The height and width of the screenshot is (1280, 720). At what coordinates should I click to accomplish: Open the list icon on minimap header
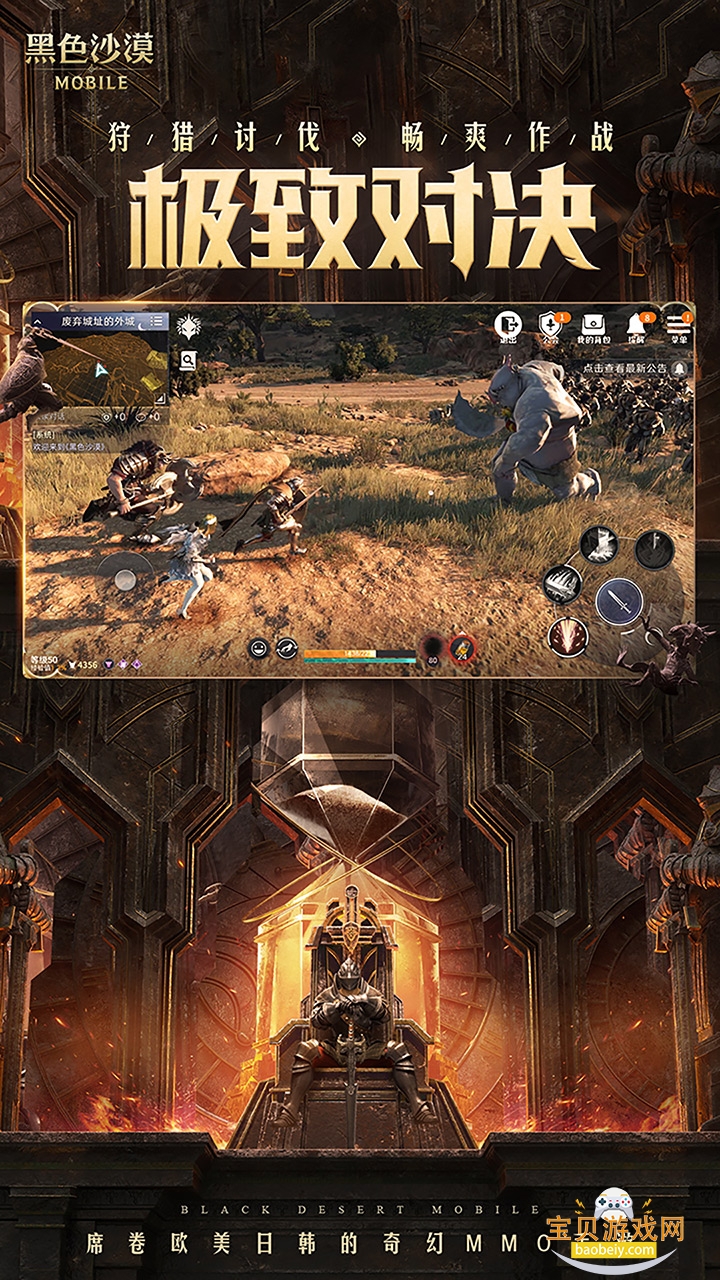tap(158, 321)
